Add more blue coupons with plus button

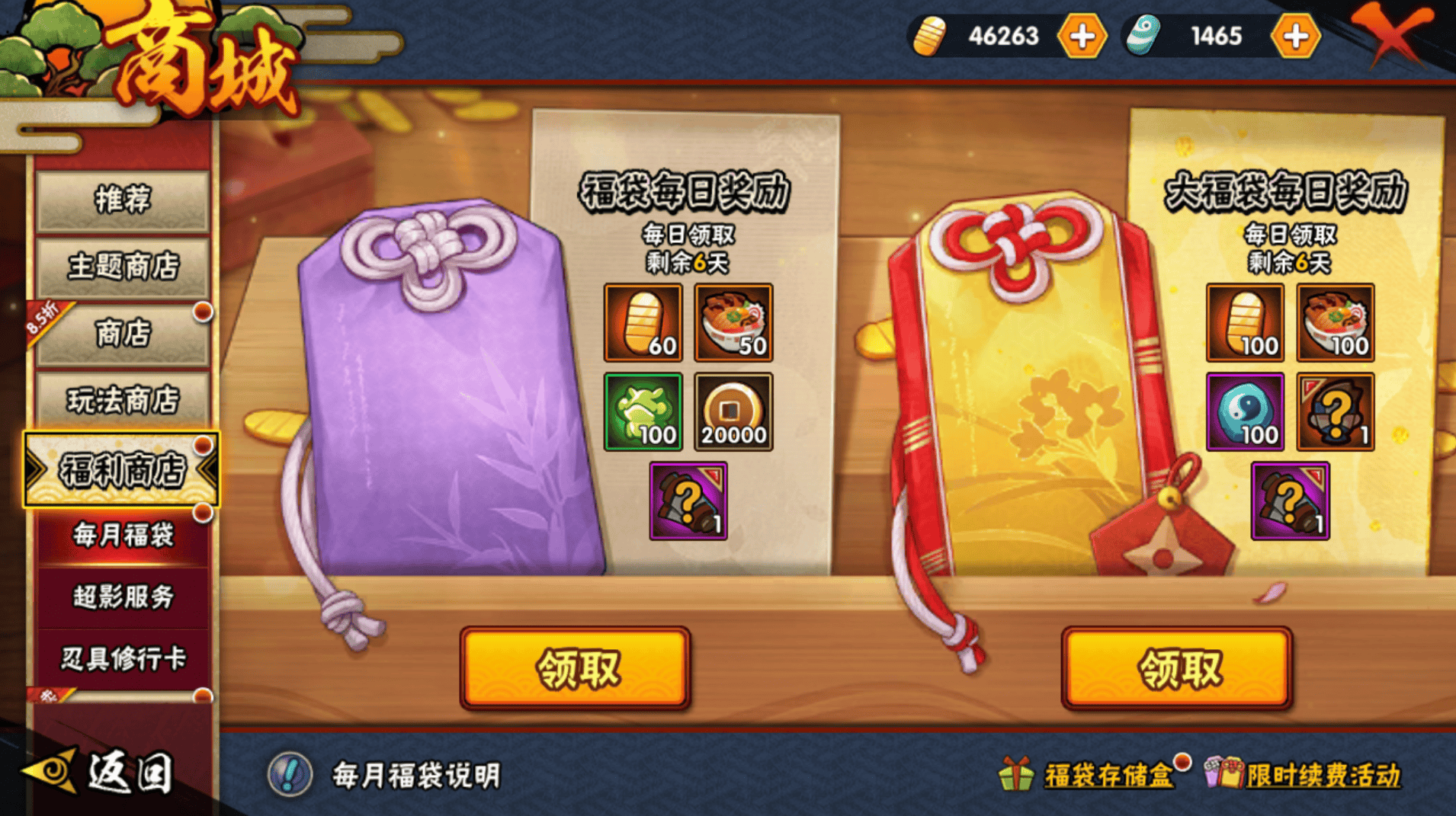(1295, 36)
